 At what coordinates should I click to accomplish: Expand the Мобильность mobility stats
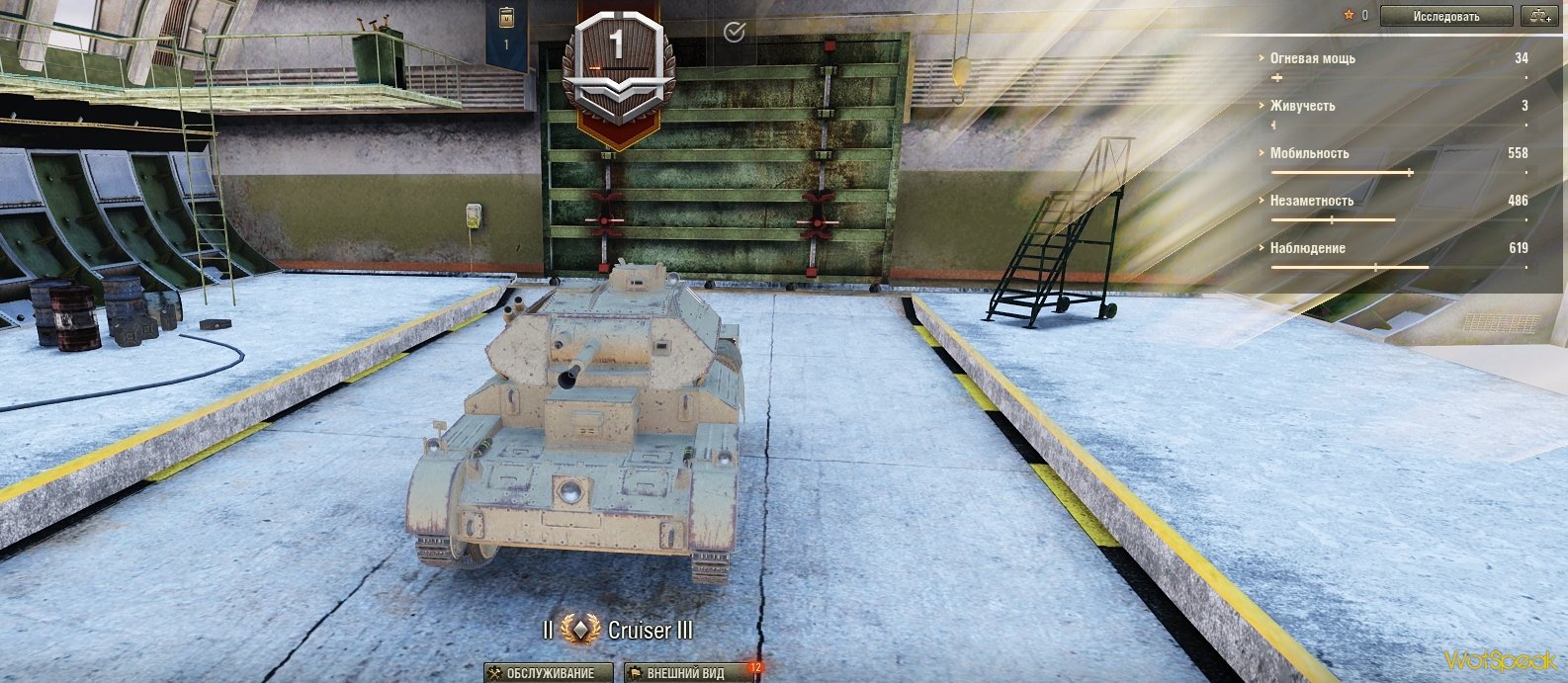(x=1309, y=153)
